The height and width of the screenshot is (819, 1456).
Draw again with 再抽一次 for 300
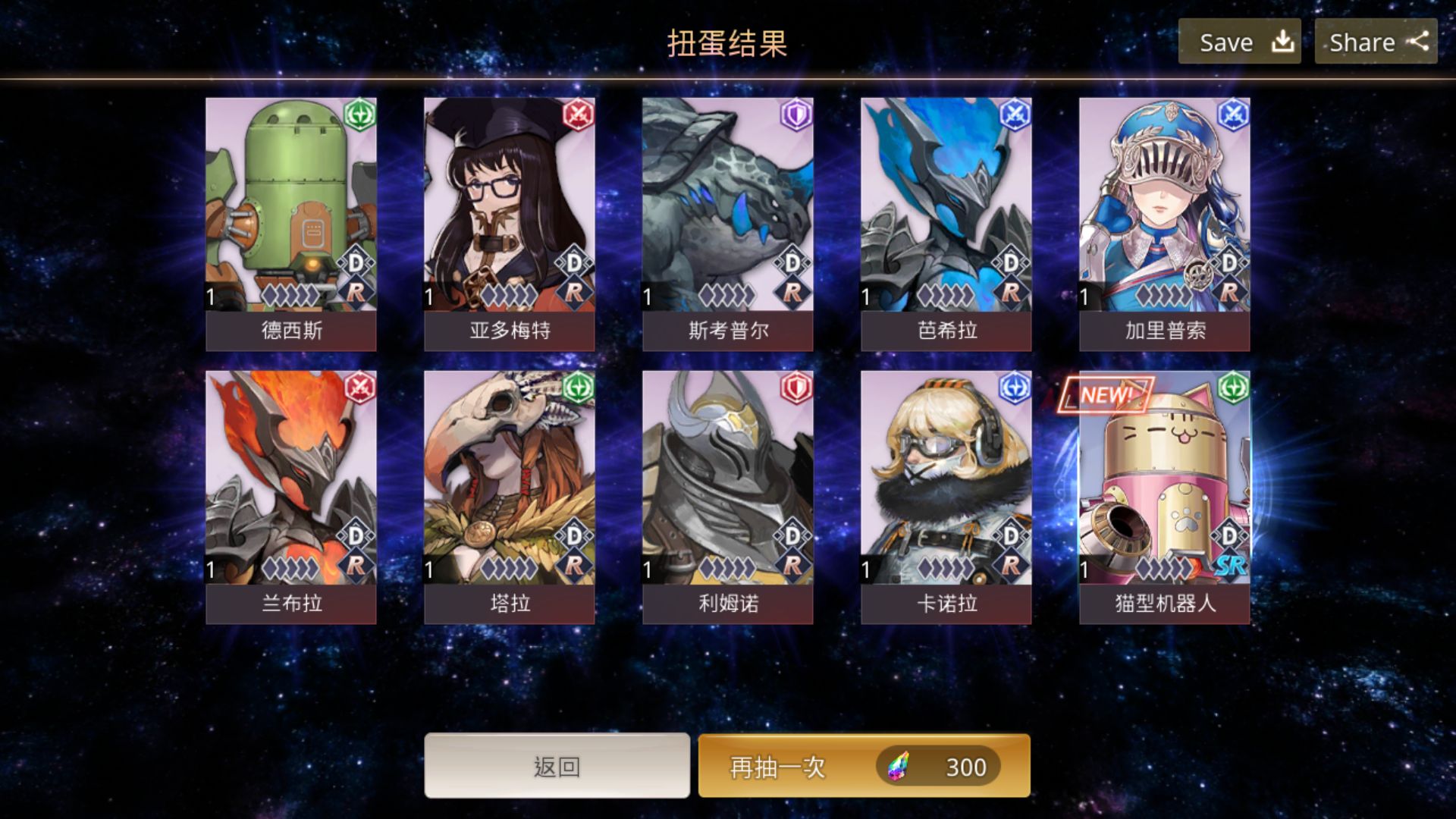864,766
